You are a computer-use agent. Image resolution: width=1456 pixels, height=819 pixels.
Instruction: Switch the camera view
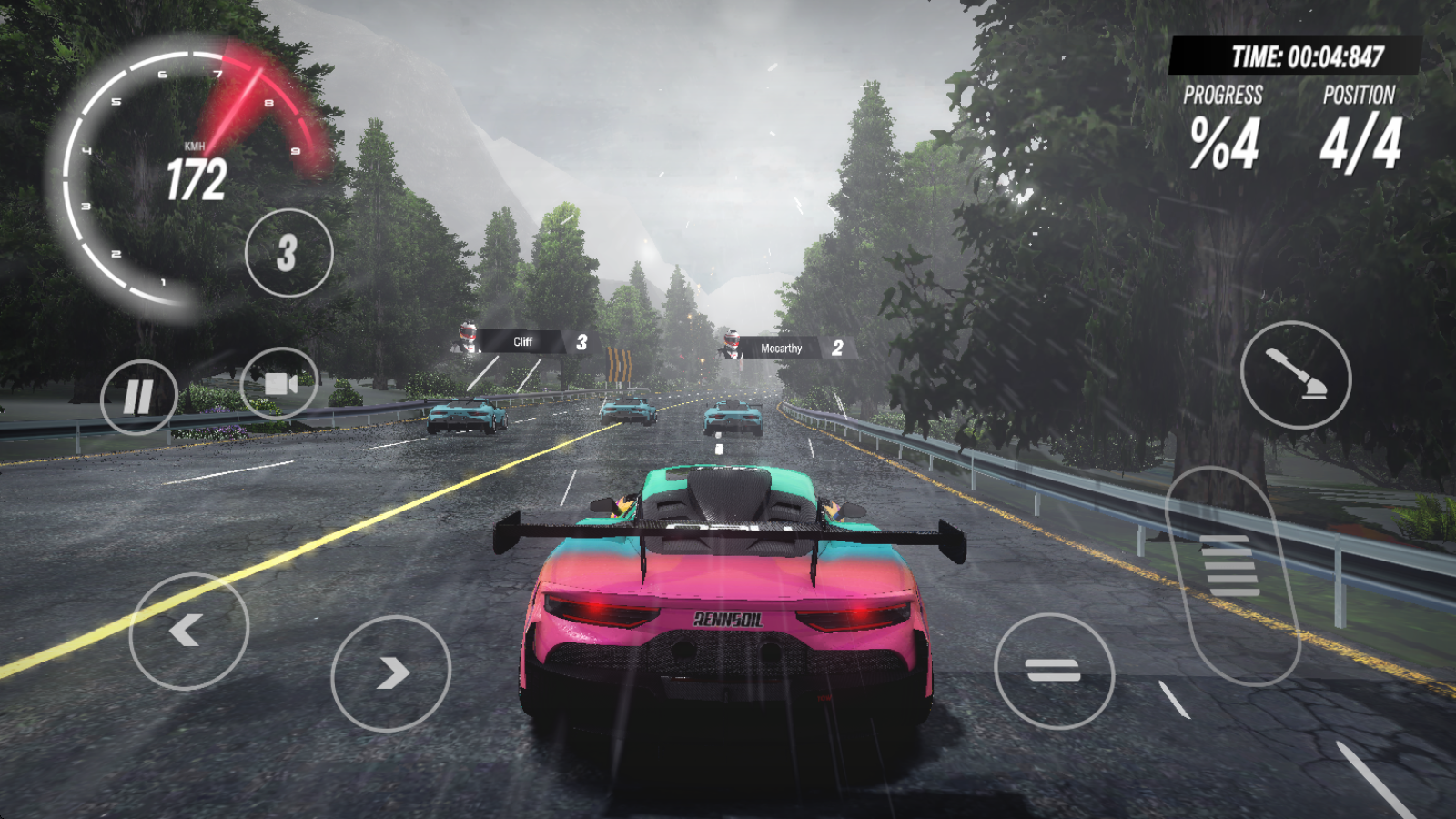279,384
